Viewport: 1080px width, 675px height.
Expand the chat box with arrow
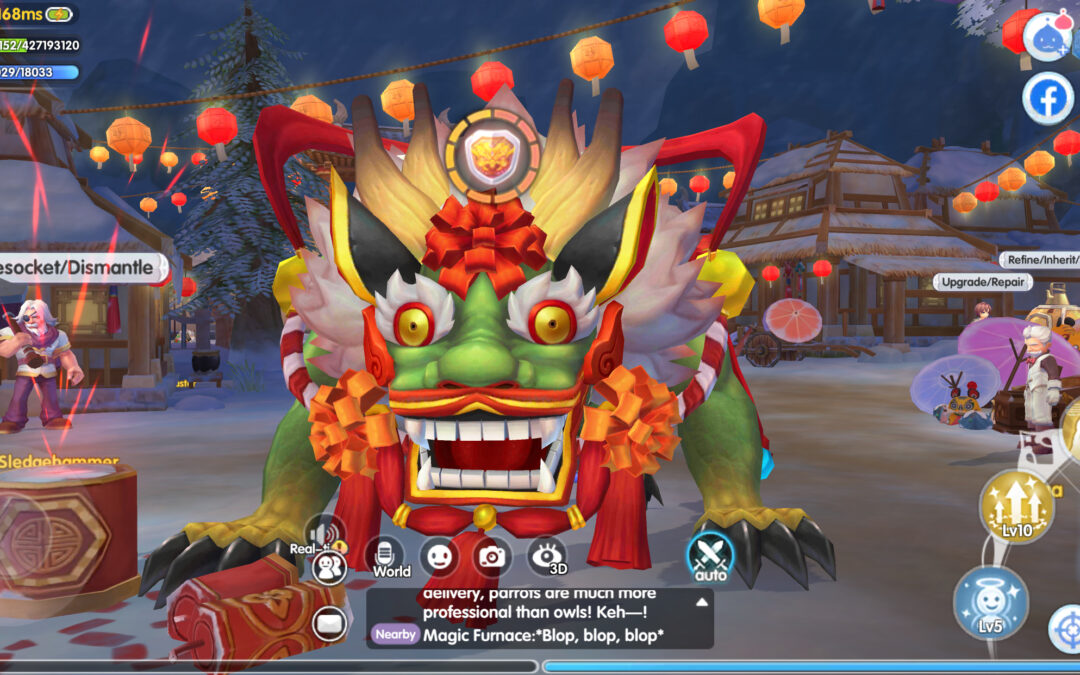pyautogui.click(x=702, y=602)
